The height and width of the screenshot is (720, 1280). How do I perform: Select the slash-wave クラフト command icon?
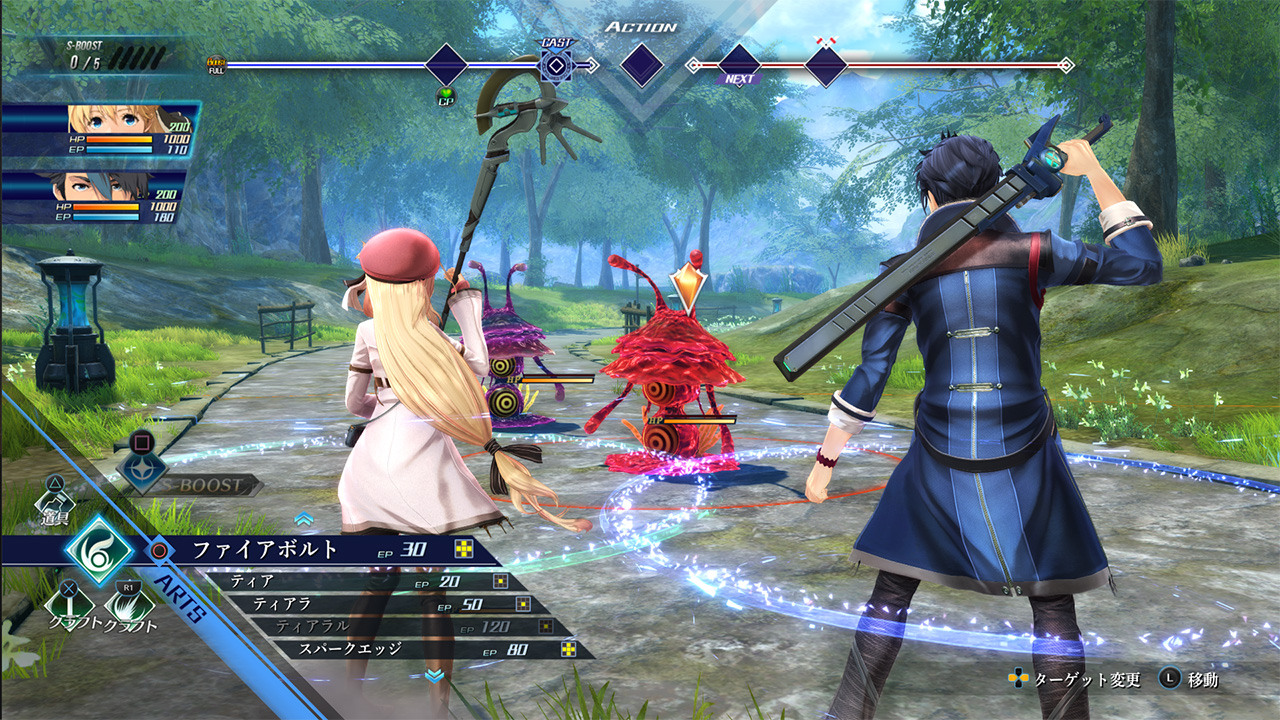click(x=130, y=603)
